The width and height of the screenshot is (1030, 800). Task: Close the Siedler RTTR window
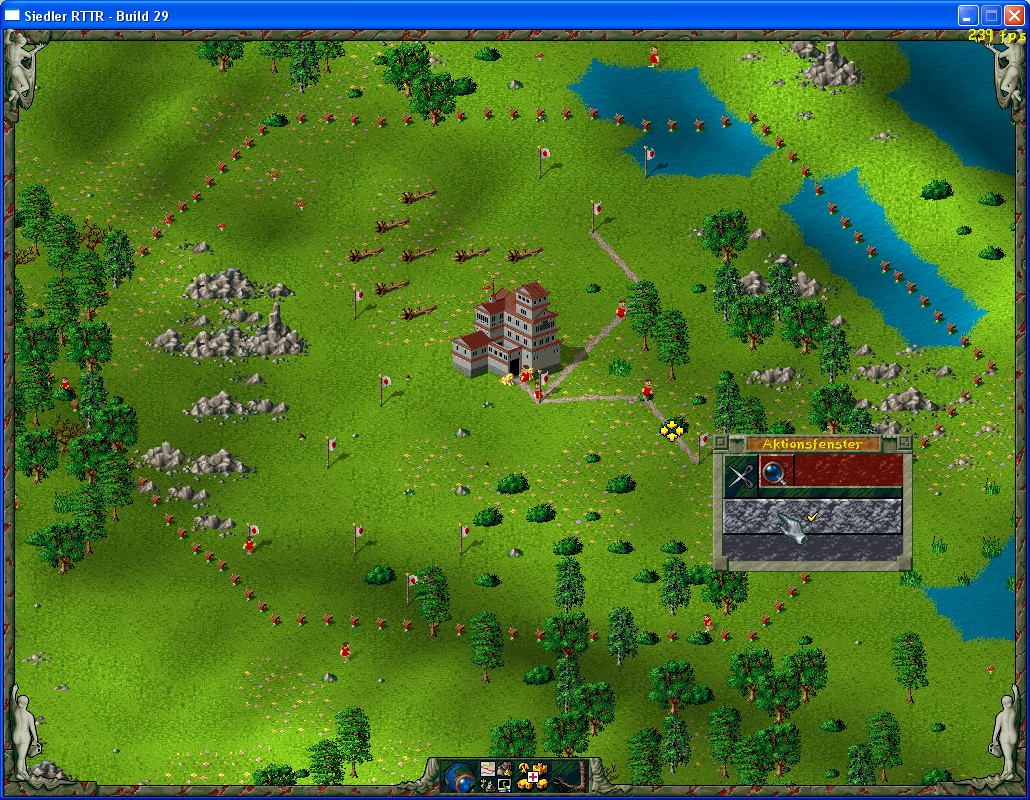tap(1013, 15)
